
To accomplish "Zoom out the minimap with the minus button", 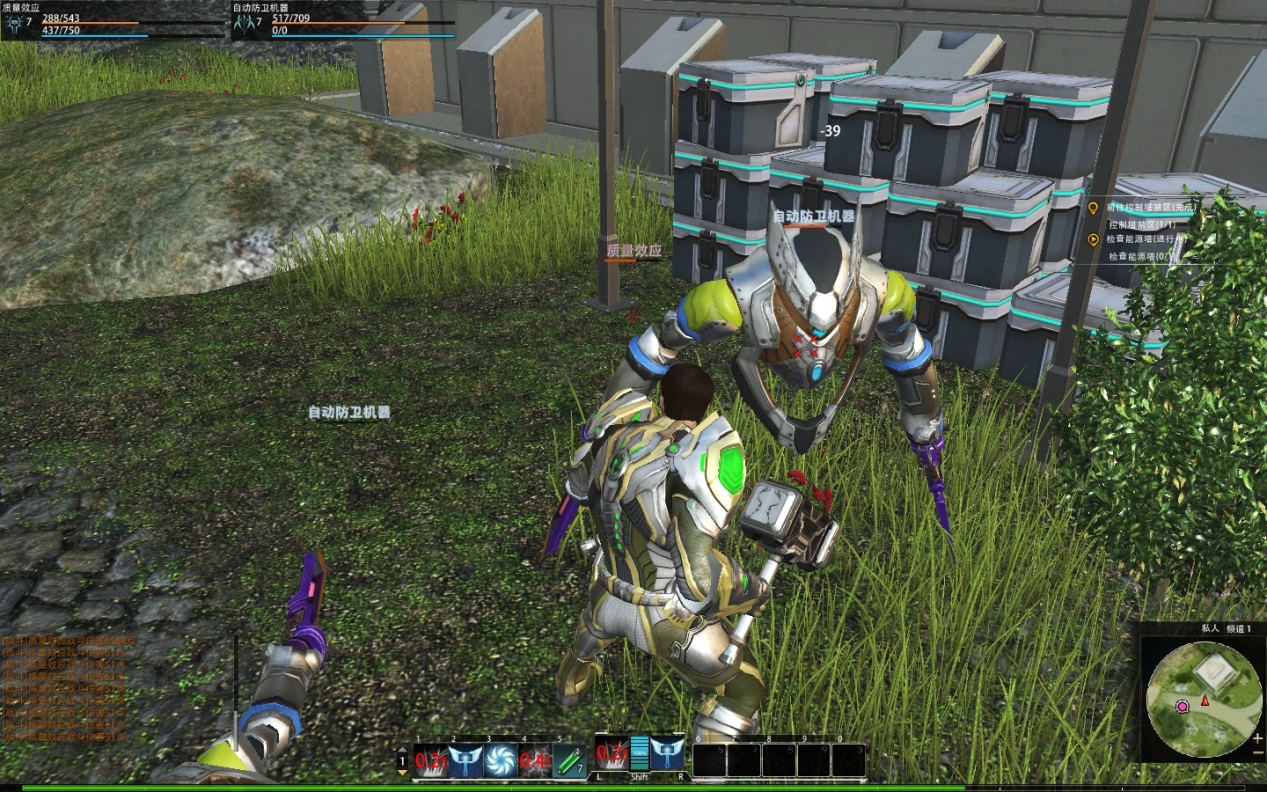I will (1257, 751).
